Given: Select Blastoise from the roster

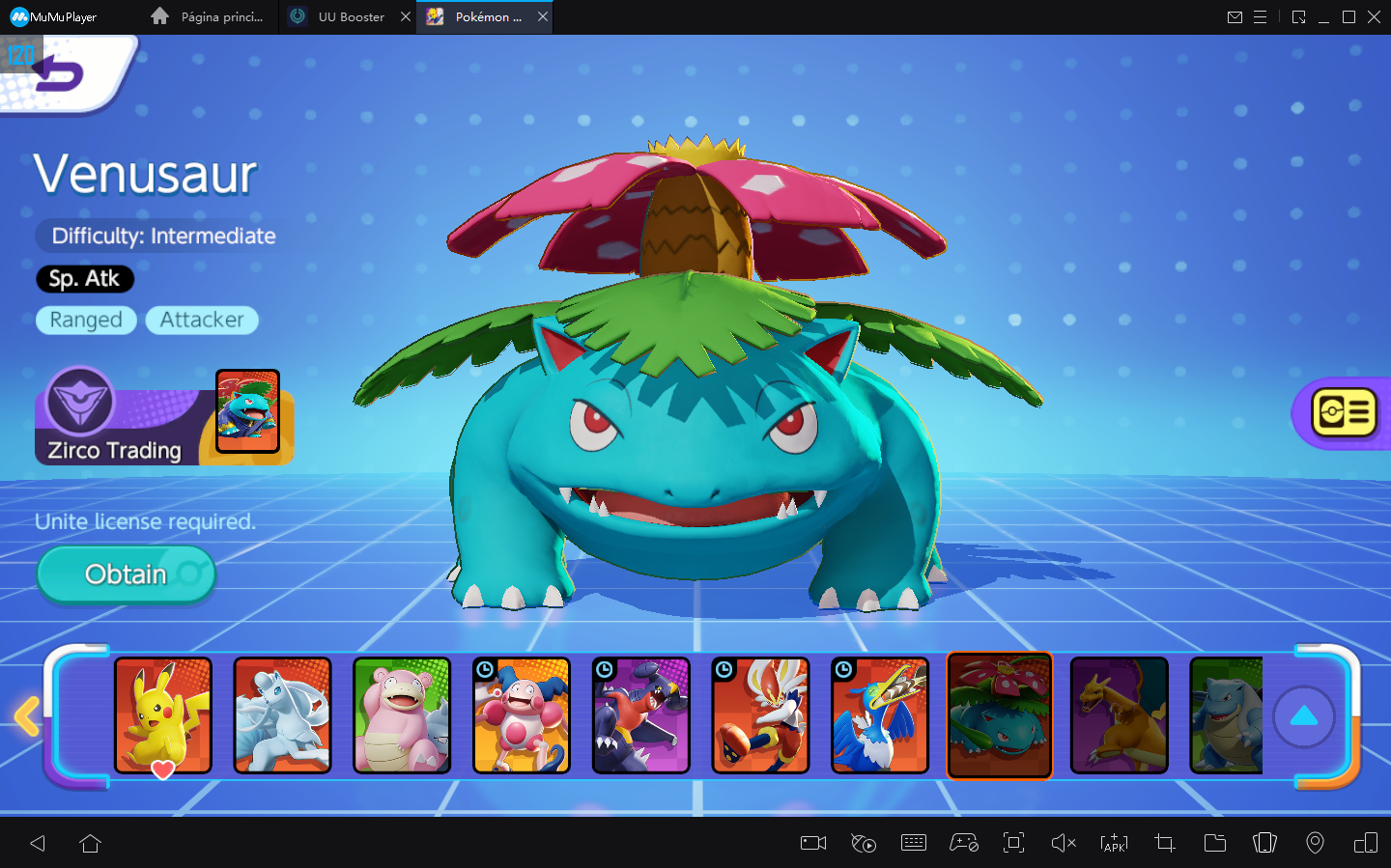Looking at the screenshot, I should [x=1227, y=715].
